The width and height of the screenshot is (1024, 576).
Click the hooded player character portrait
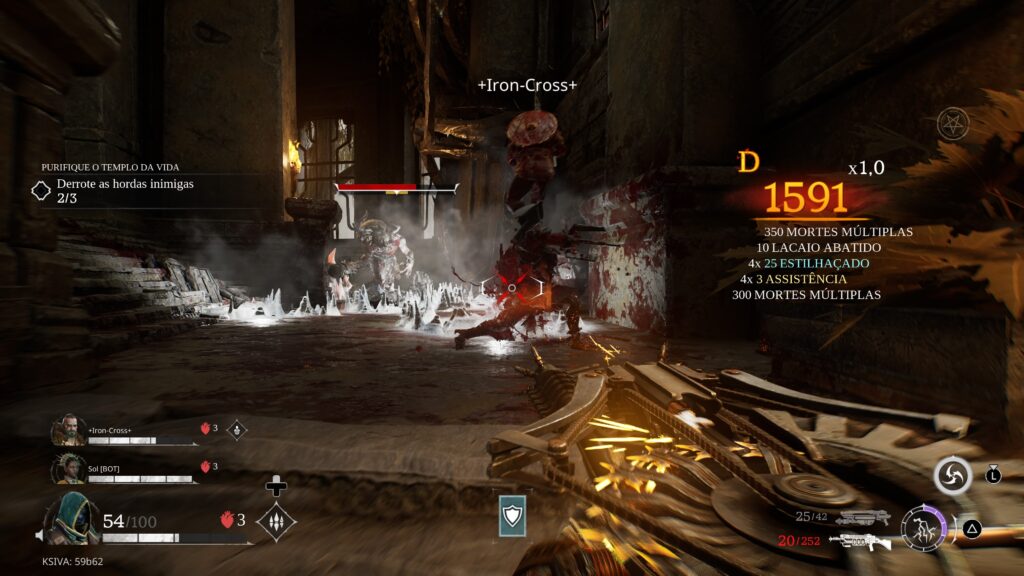point(70,518)
